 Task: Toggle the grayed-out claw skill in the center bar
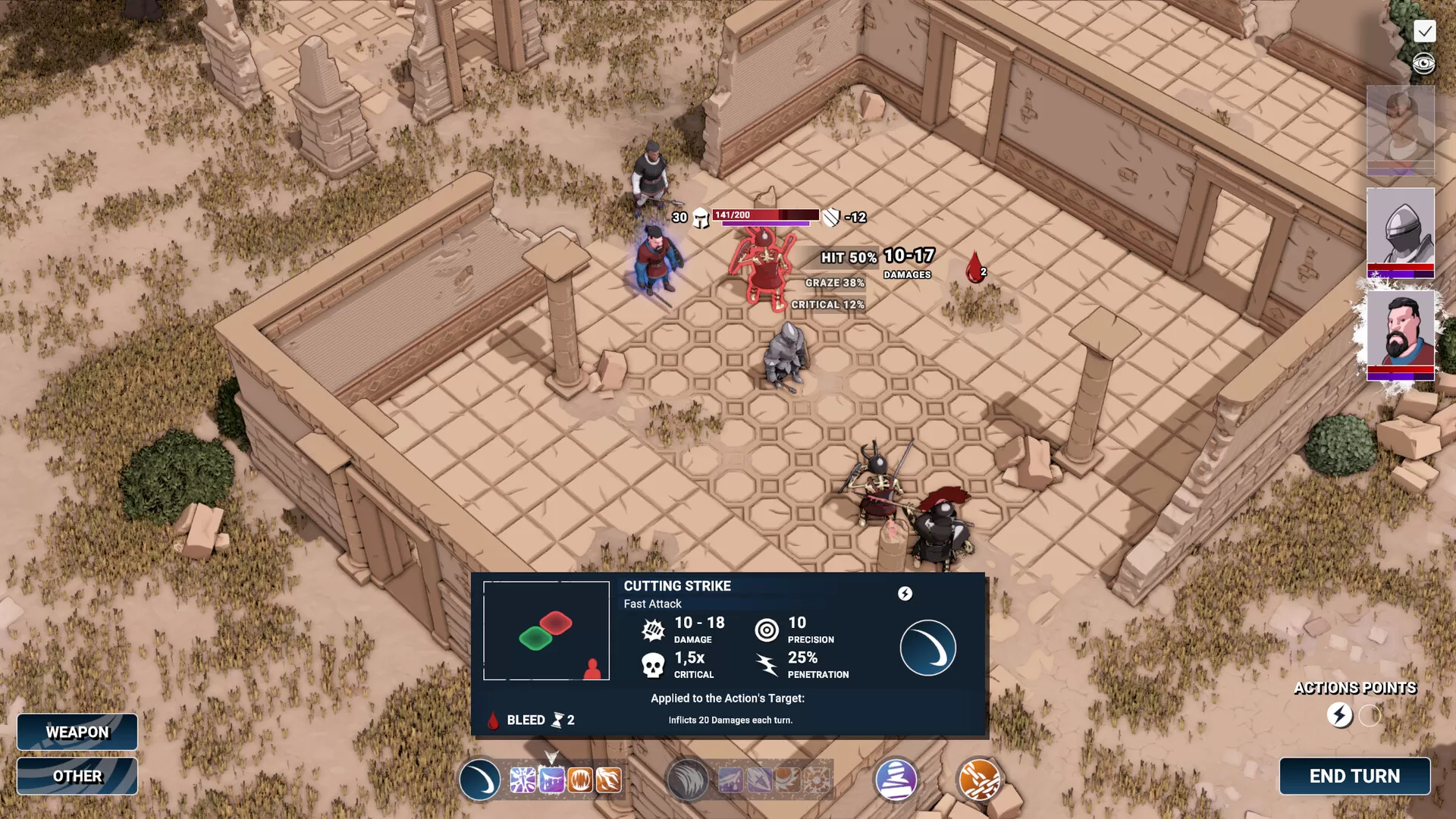689,780
